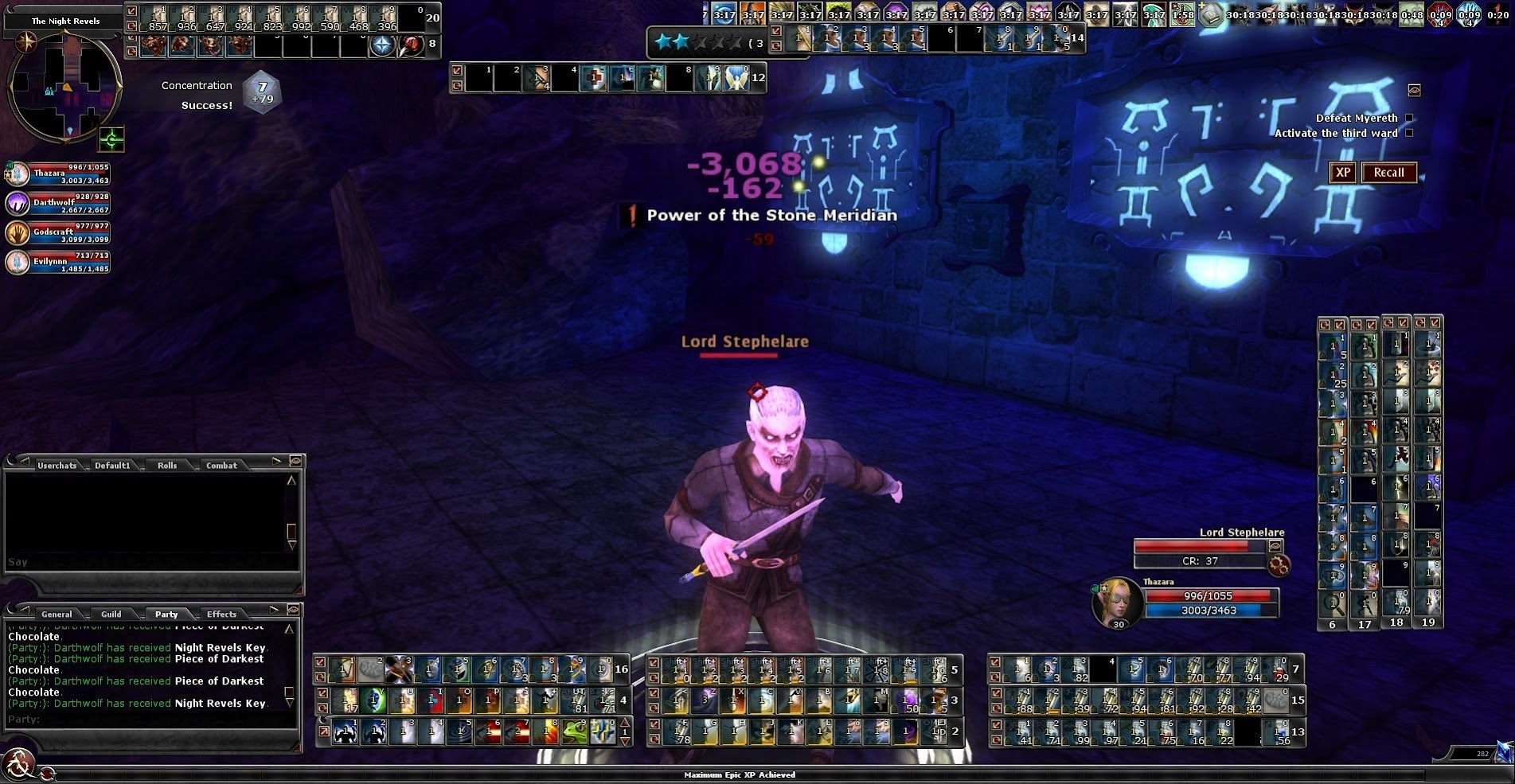Open the Guild chat tab
1515x784 pixels.
tap(111, 614)
